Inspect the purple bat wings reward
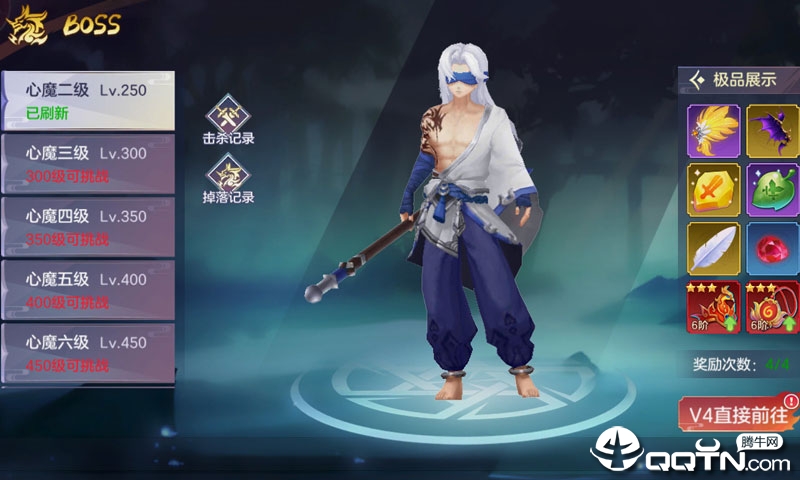This screenshot has height=480, width=800. [771, 131]
